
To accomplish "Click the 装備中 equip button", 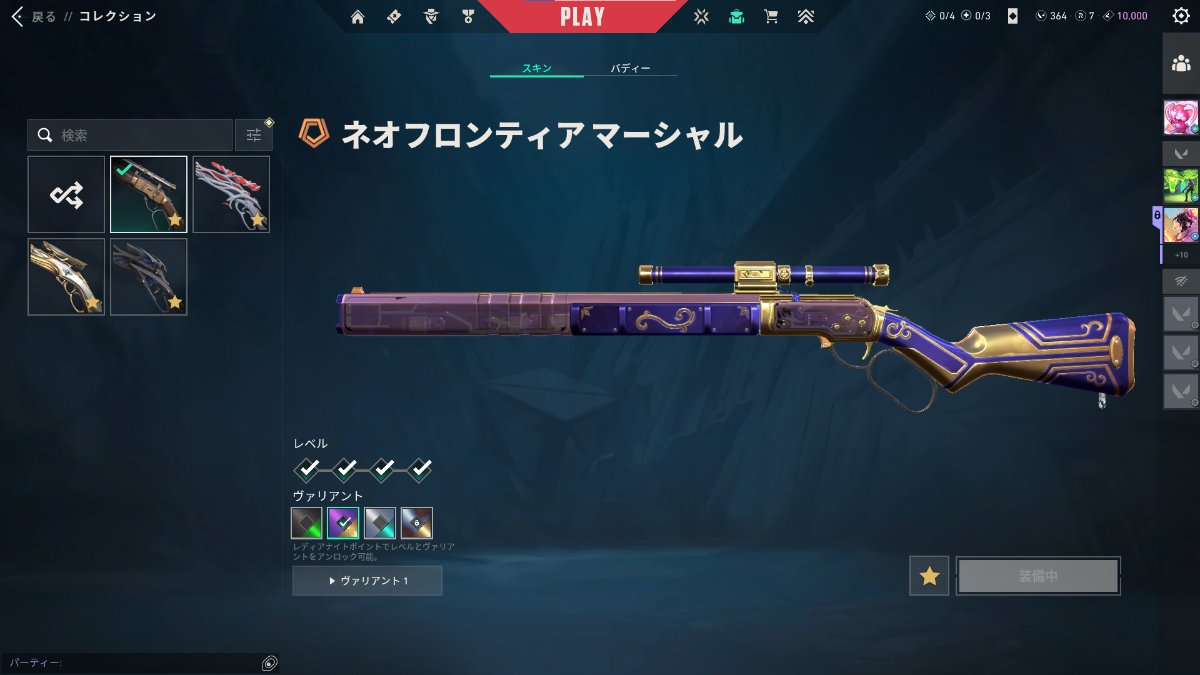I will [x=1038, y=576].
